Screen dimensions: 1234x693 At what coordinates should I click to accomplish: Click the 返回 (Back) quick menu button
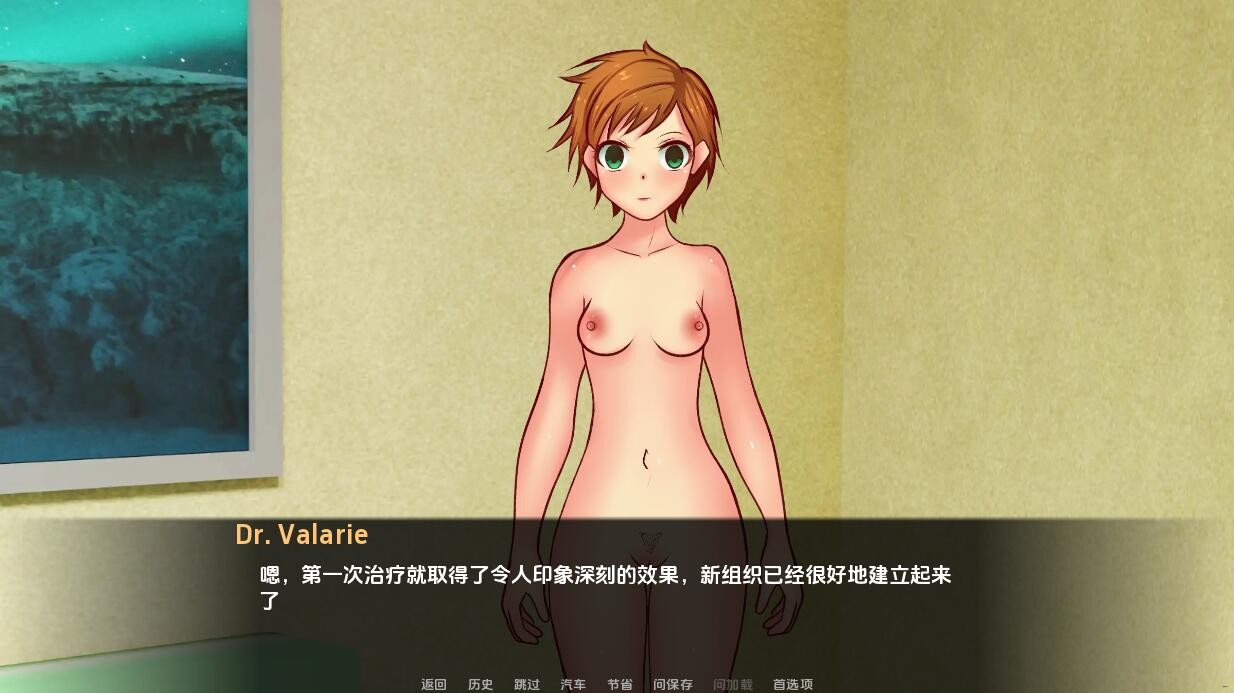click(x=433, y=684)
